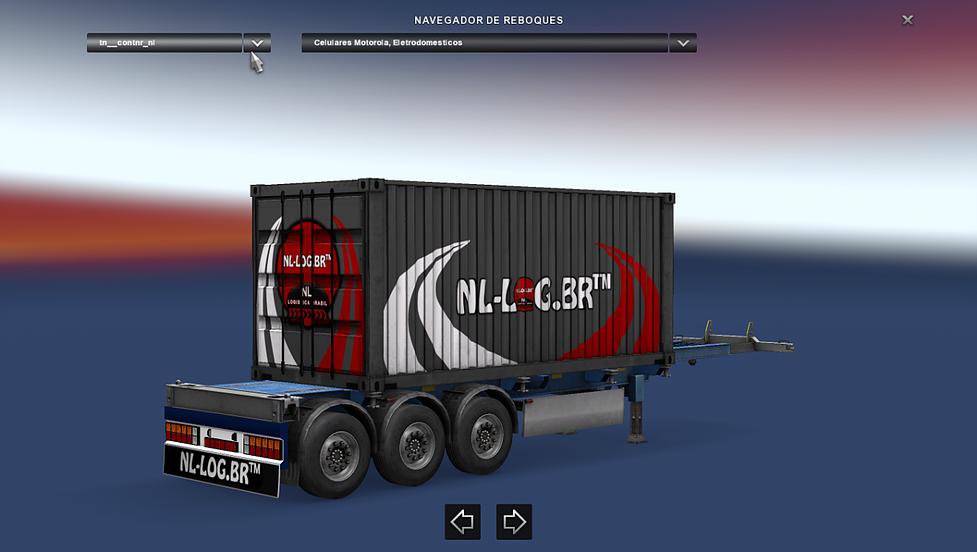This screenshot has height=552, width=977.
Task: Show the next trailer with right arrow
Action: tap(514, 521)
